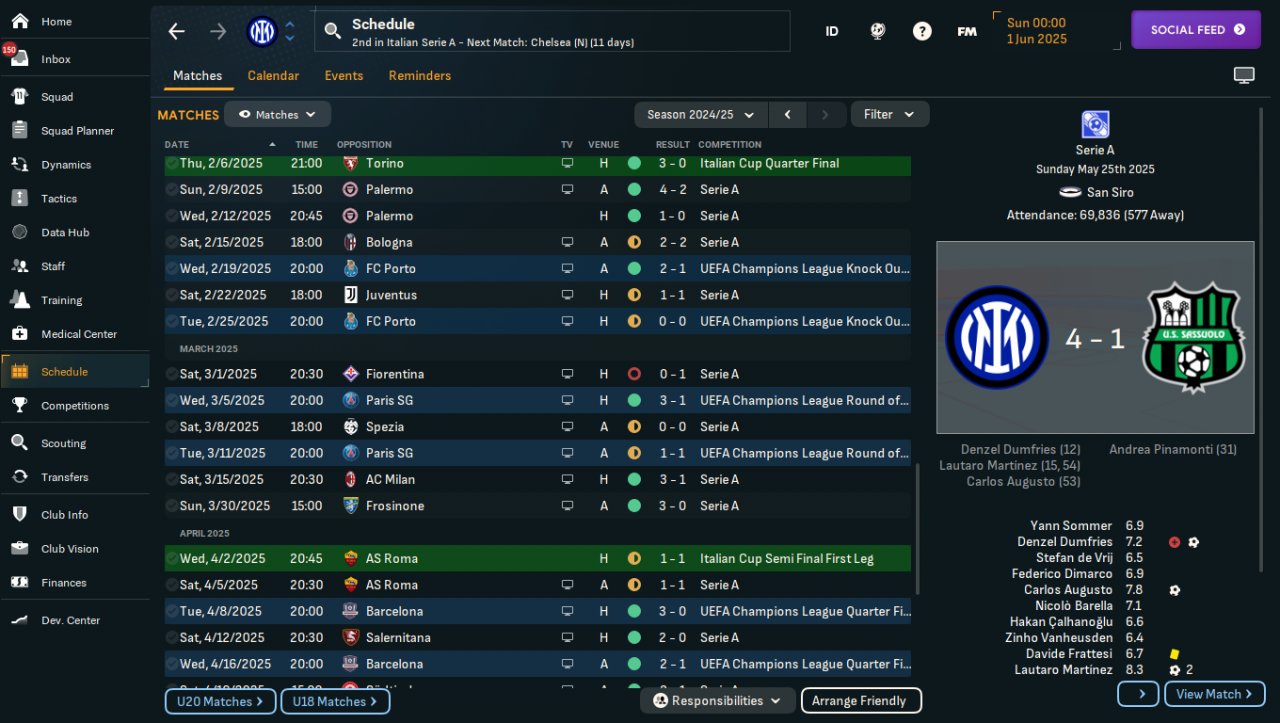Open the Events tab

click(344, 76)
